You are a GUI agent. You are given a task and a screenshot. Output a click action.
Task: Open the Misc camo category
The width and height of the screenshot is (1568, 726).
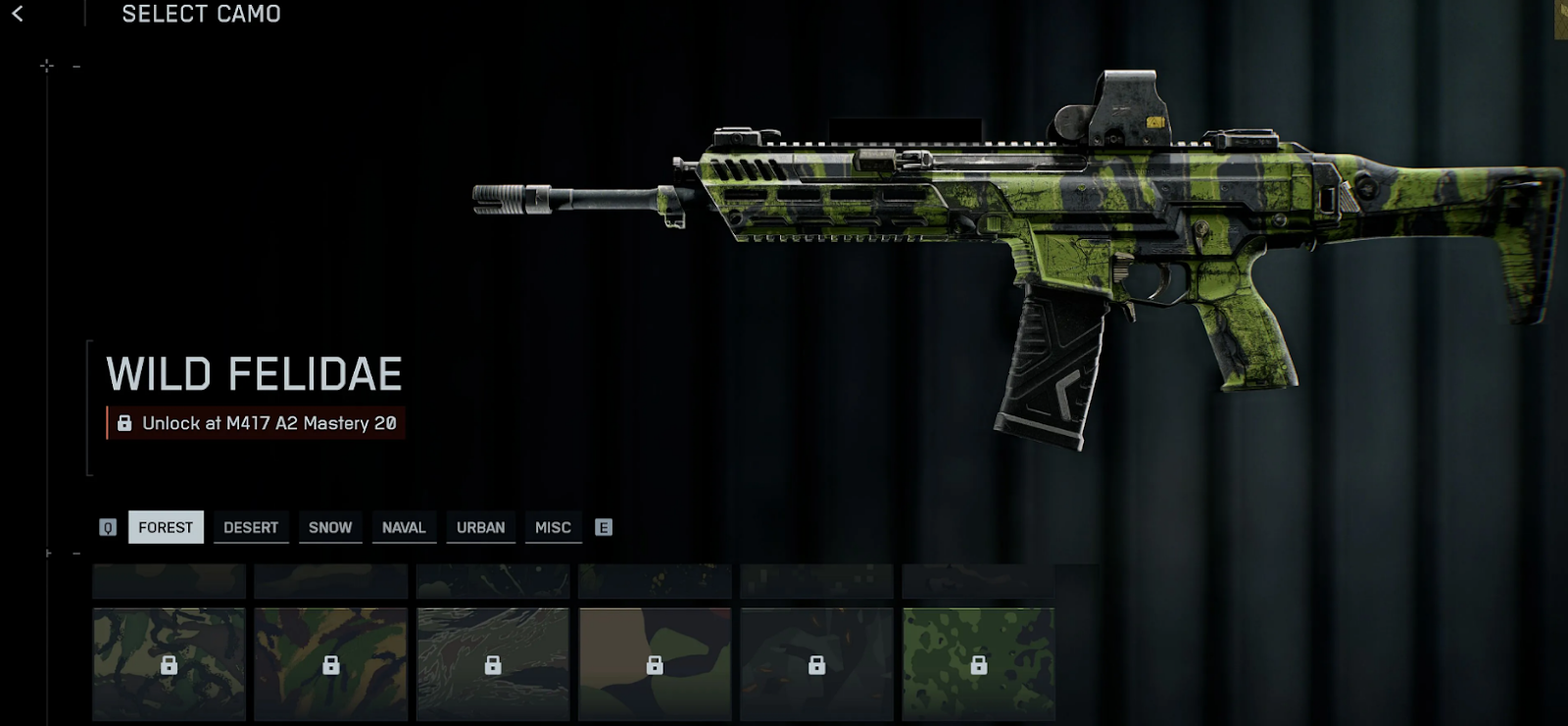pyautogui.click(x=553, y=527)
